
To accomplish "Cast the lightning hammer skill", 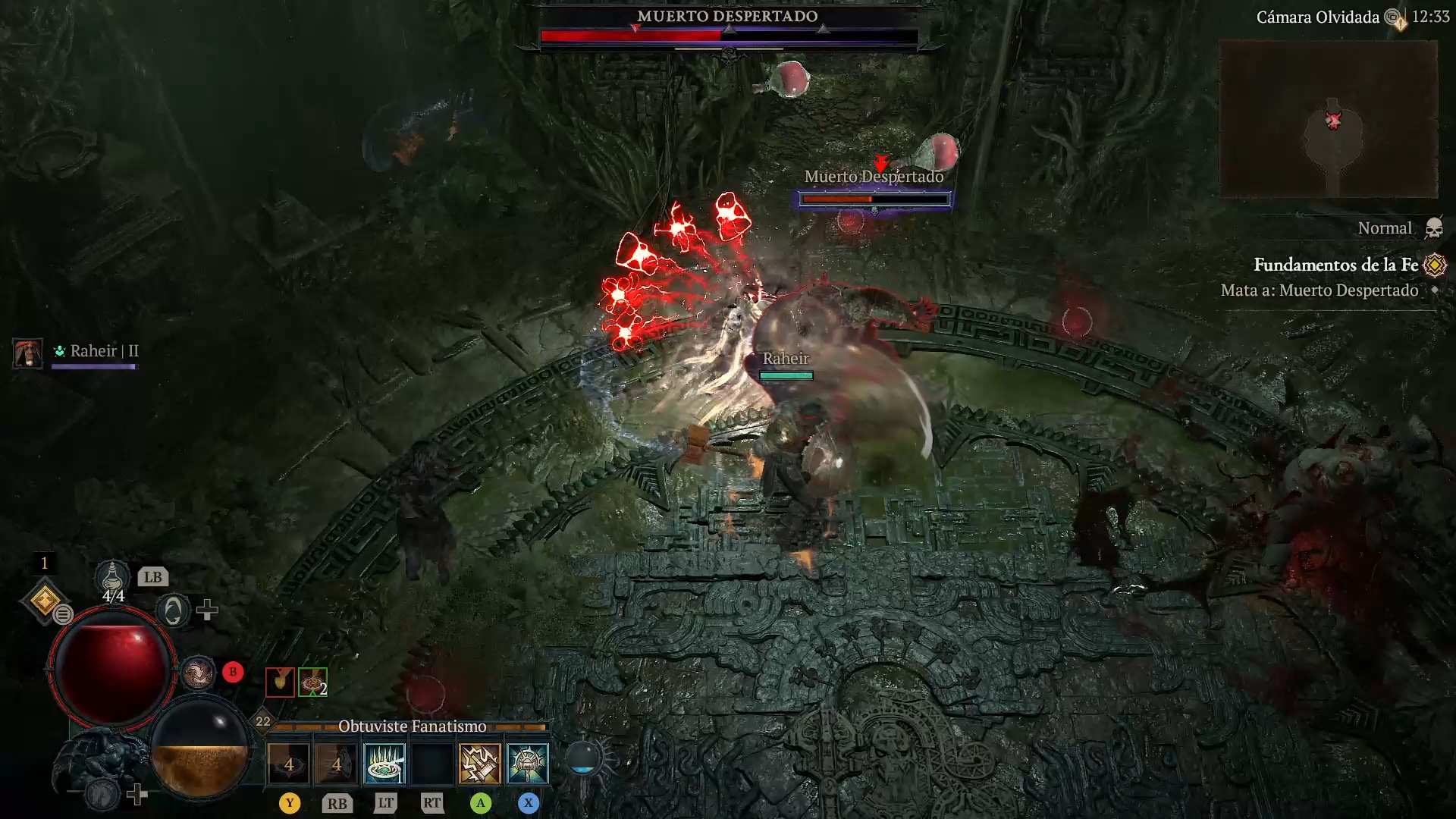I will point(480,762).
